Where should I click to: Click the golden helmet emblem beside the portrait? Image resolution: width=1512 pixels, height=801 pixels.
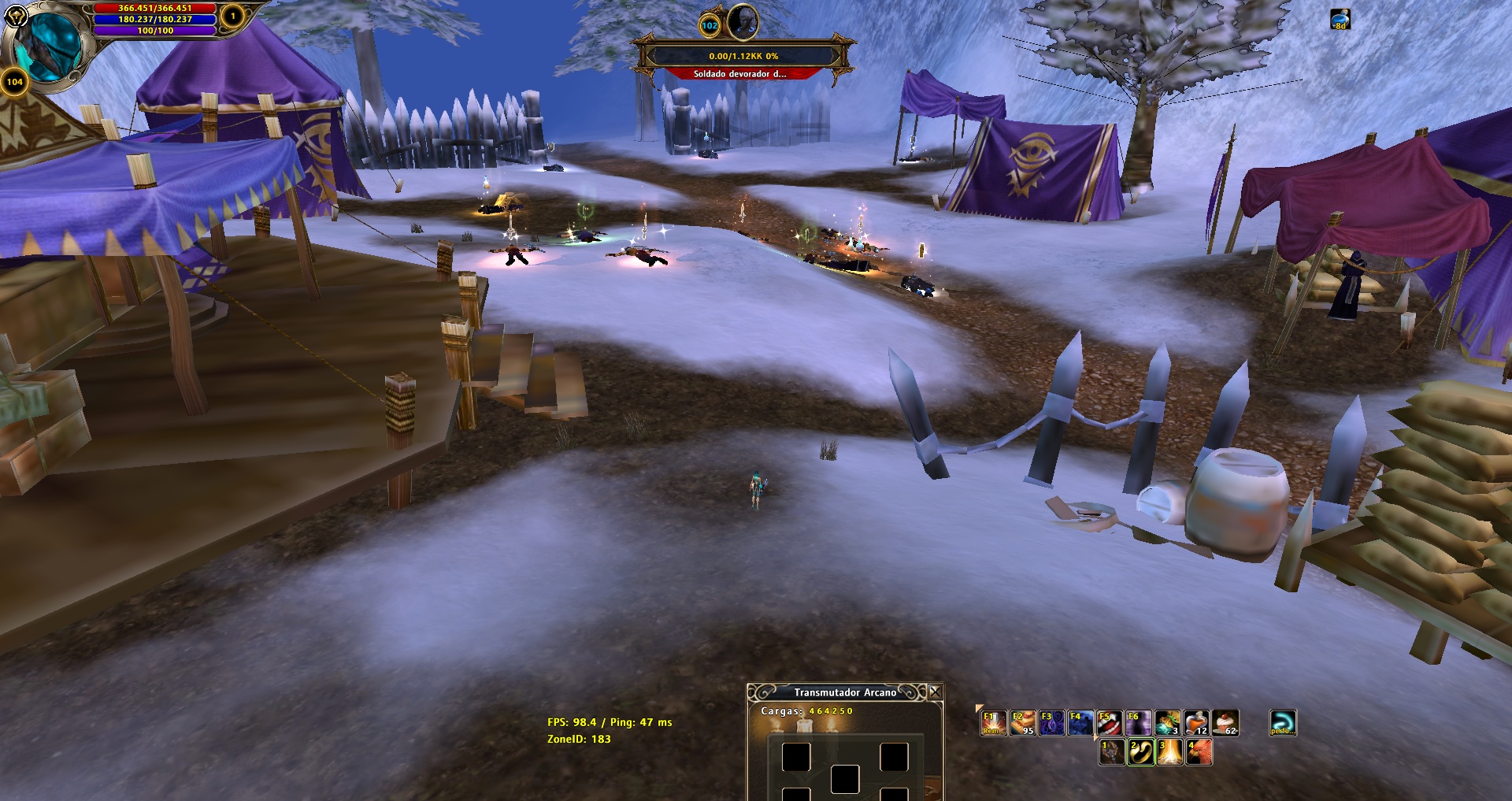pyautogui.click(x=16, y=16)
